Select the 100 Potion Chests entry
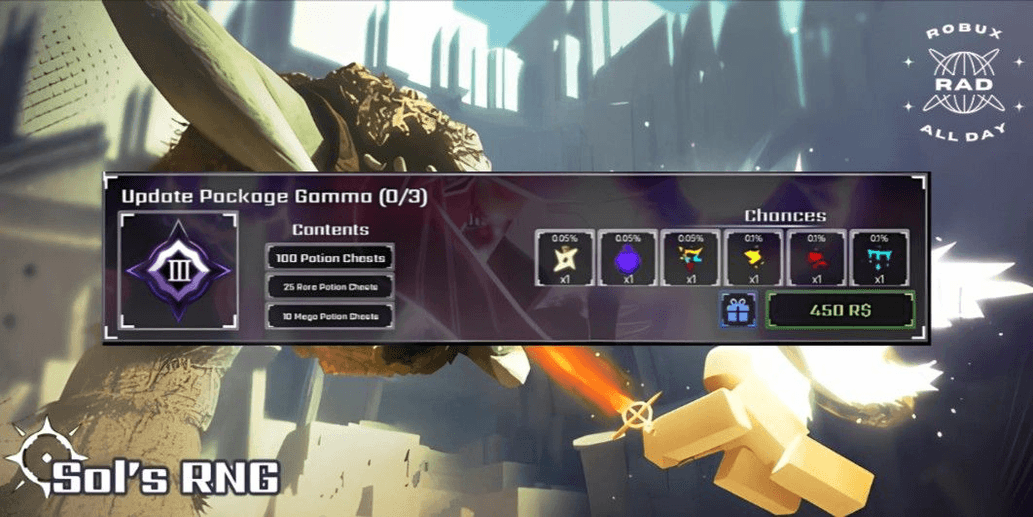Image resolution: width=1033 pixels, height=517 pixels. click(330, 258)
